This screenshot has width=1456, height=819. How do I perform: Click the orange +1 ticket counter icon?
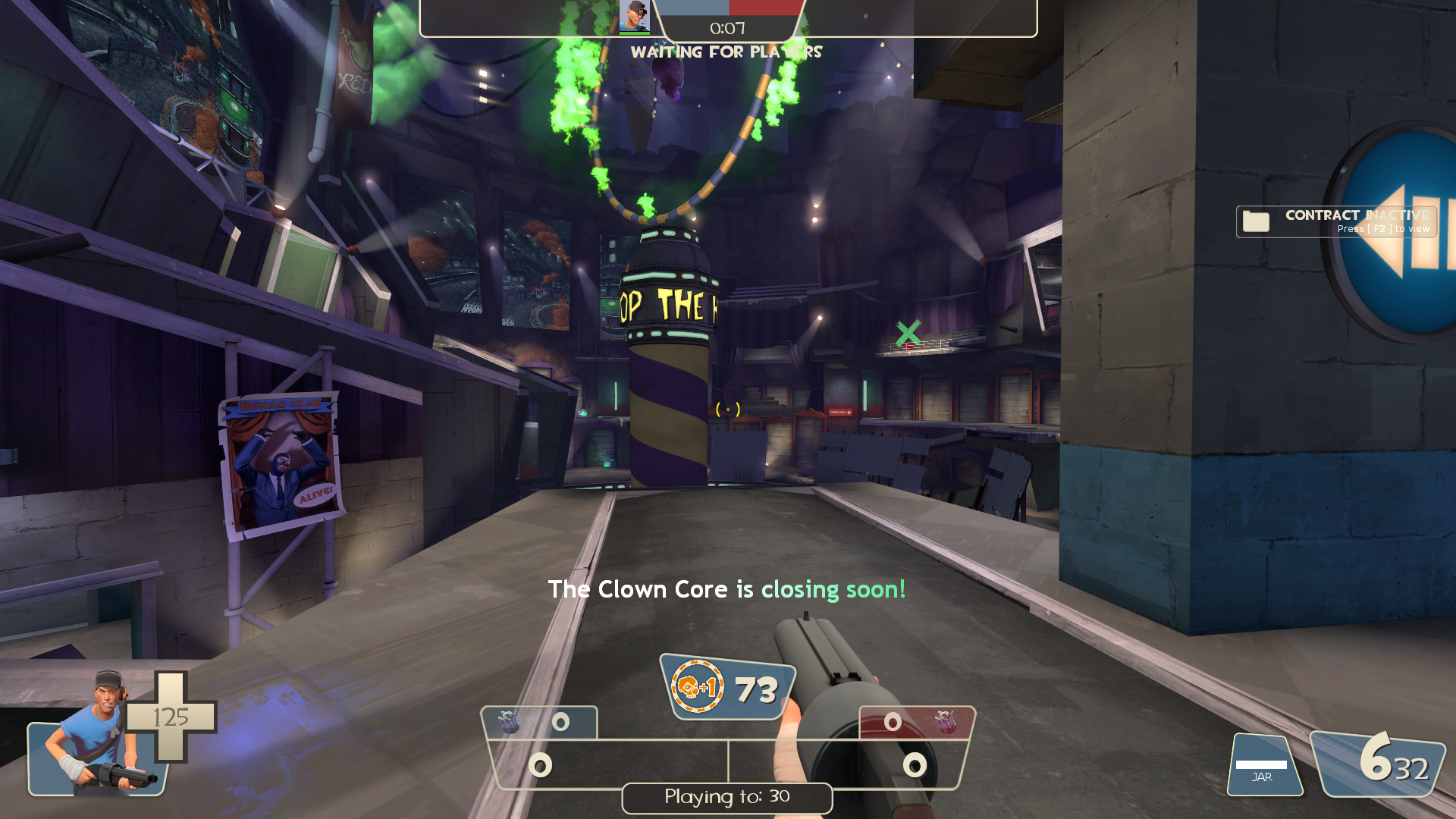click(697, 687)
